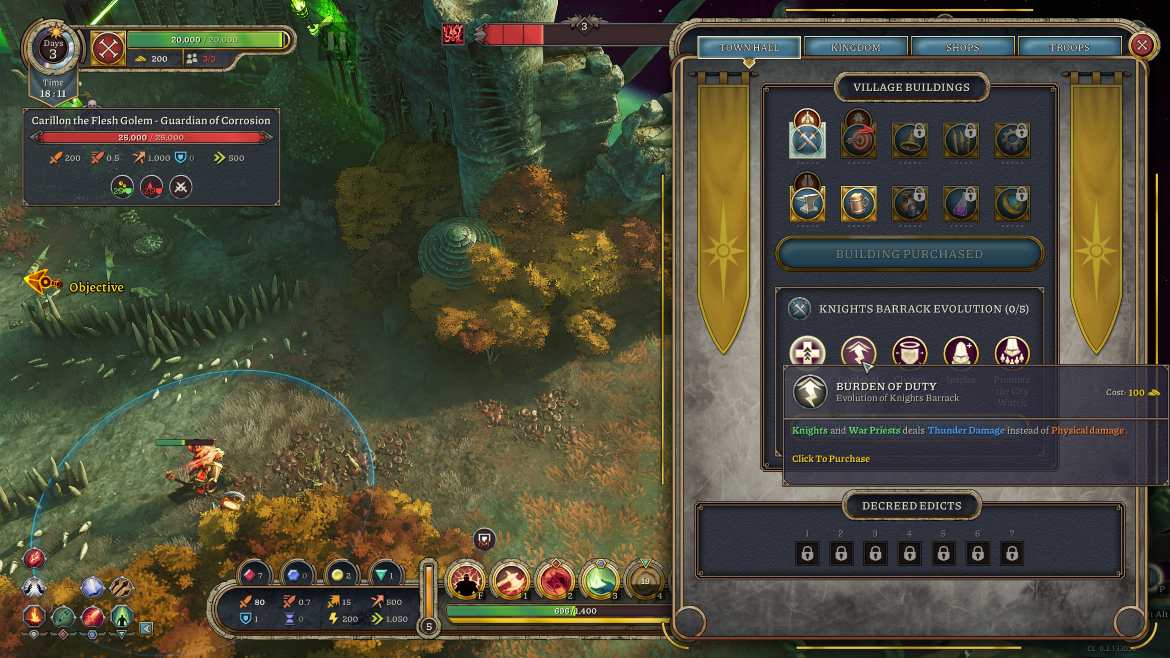Select the Knights Barrack crossed-swords building
Screen dimensions: 1170x658
click(x=807, y=140)
